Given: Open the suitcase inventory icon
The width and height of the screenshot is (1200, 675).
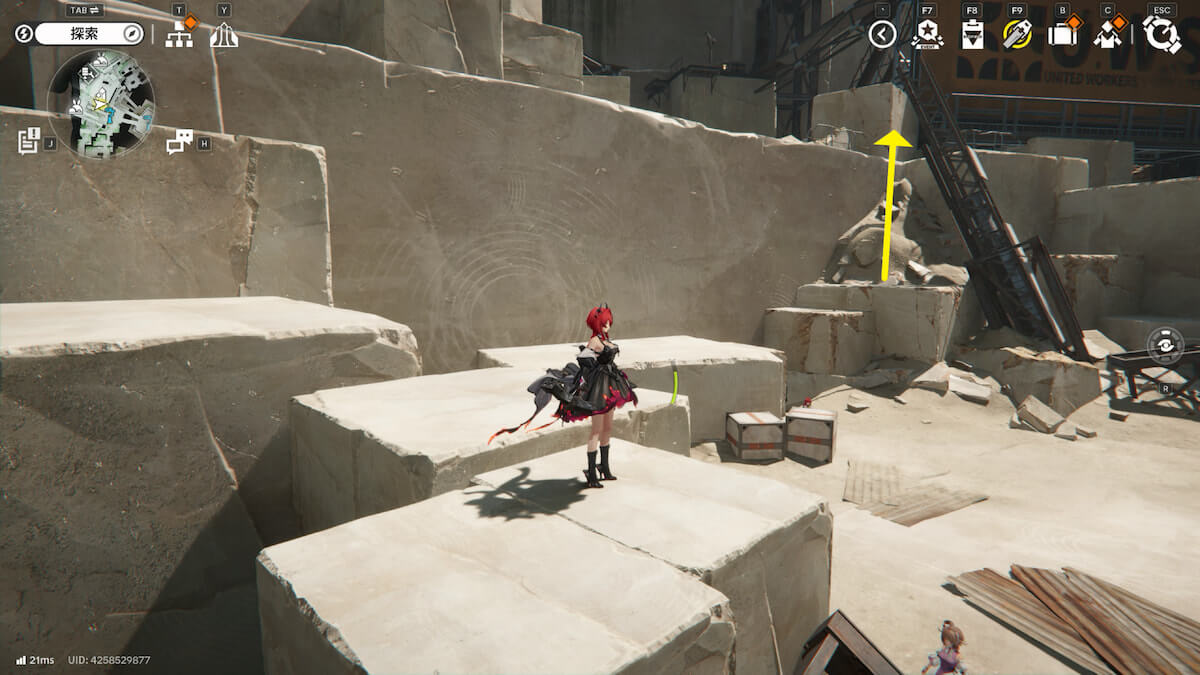Looking at the screenshot, I should [1062, 35].
